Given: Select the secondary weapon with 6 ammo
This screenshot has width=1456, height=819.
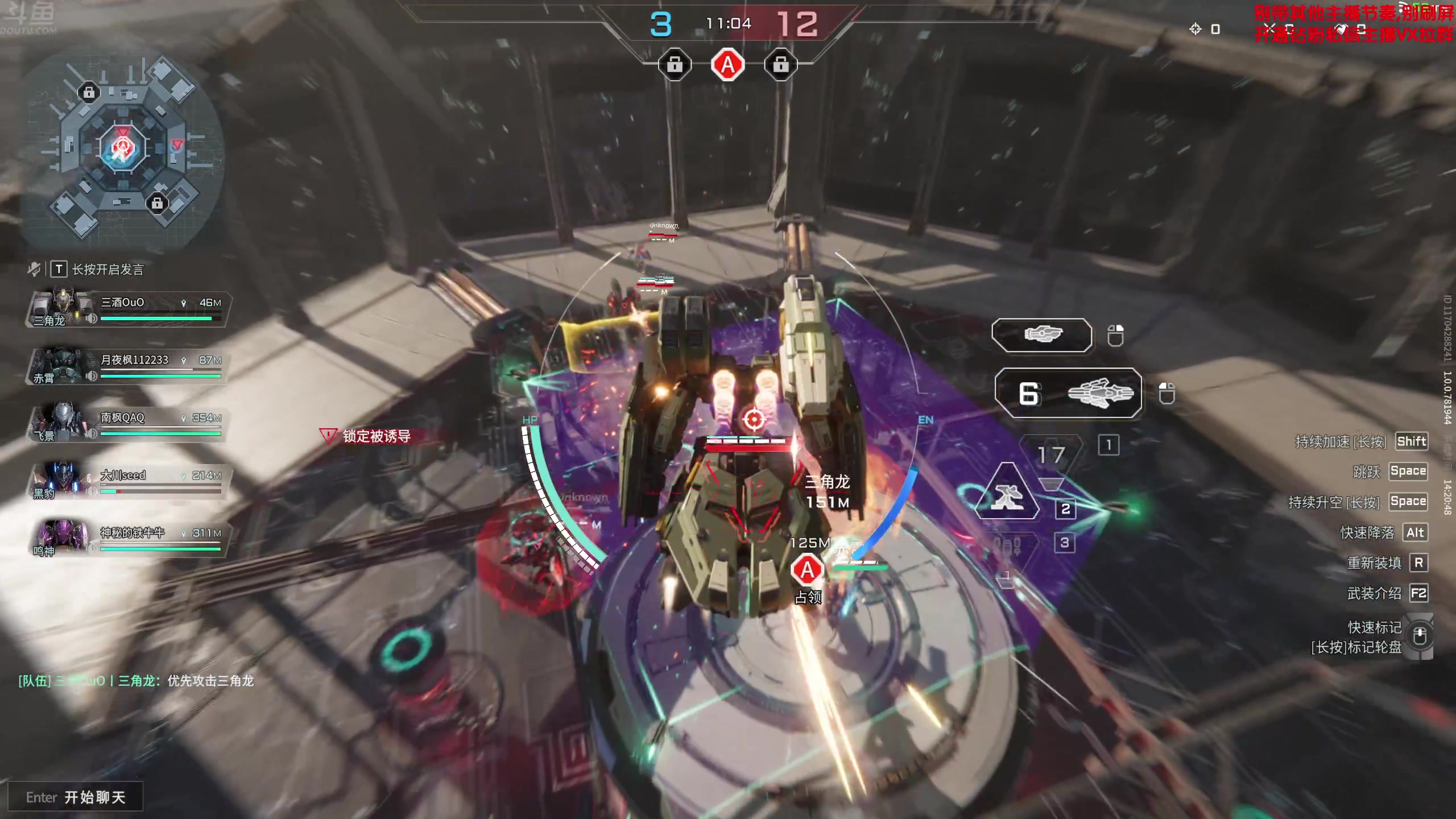Looking at the screenshot, I should (x=1068, y=393).
